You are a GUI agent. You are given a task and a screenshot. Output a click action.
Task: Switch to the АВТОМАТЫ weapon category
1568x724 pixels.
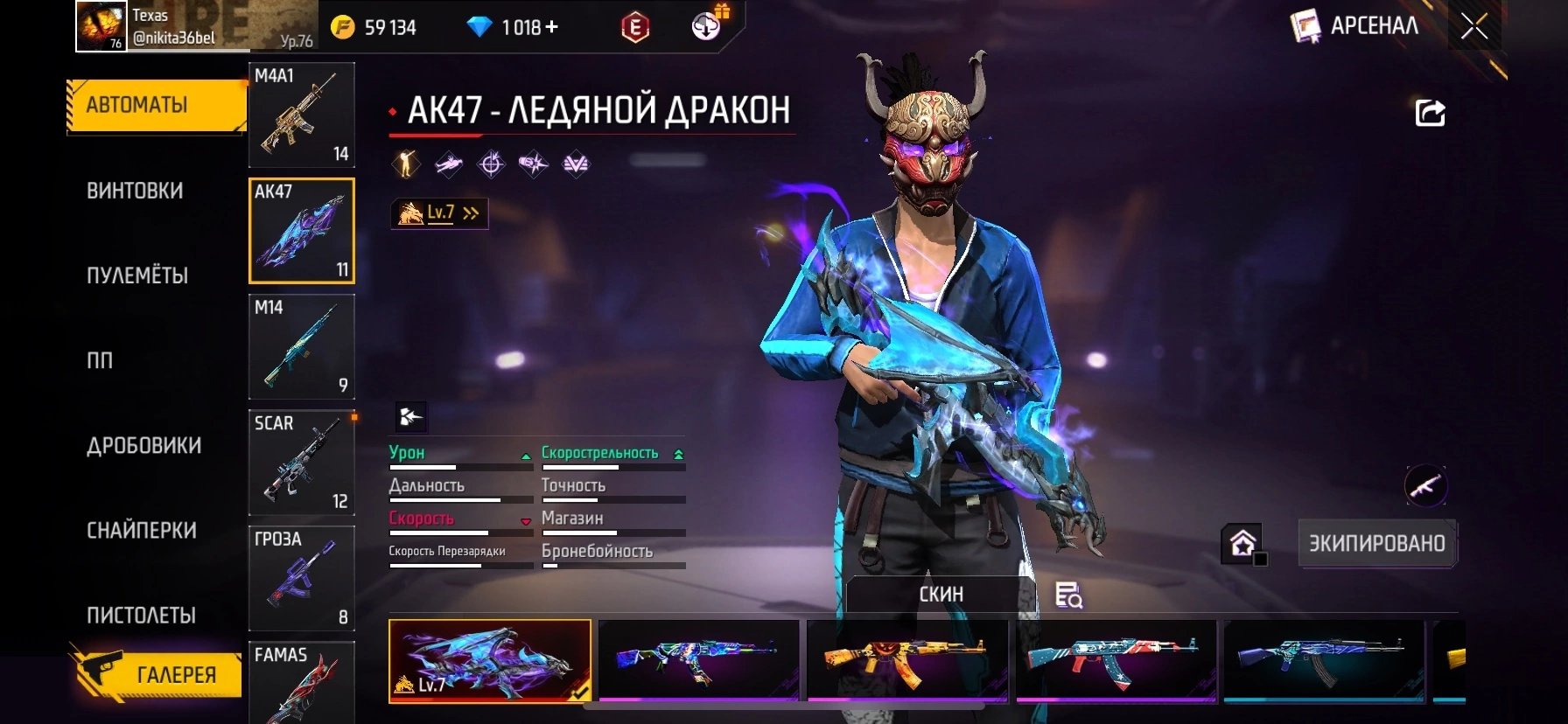155,106
